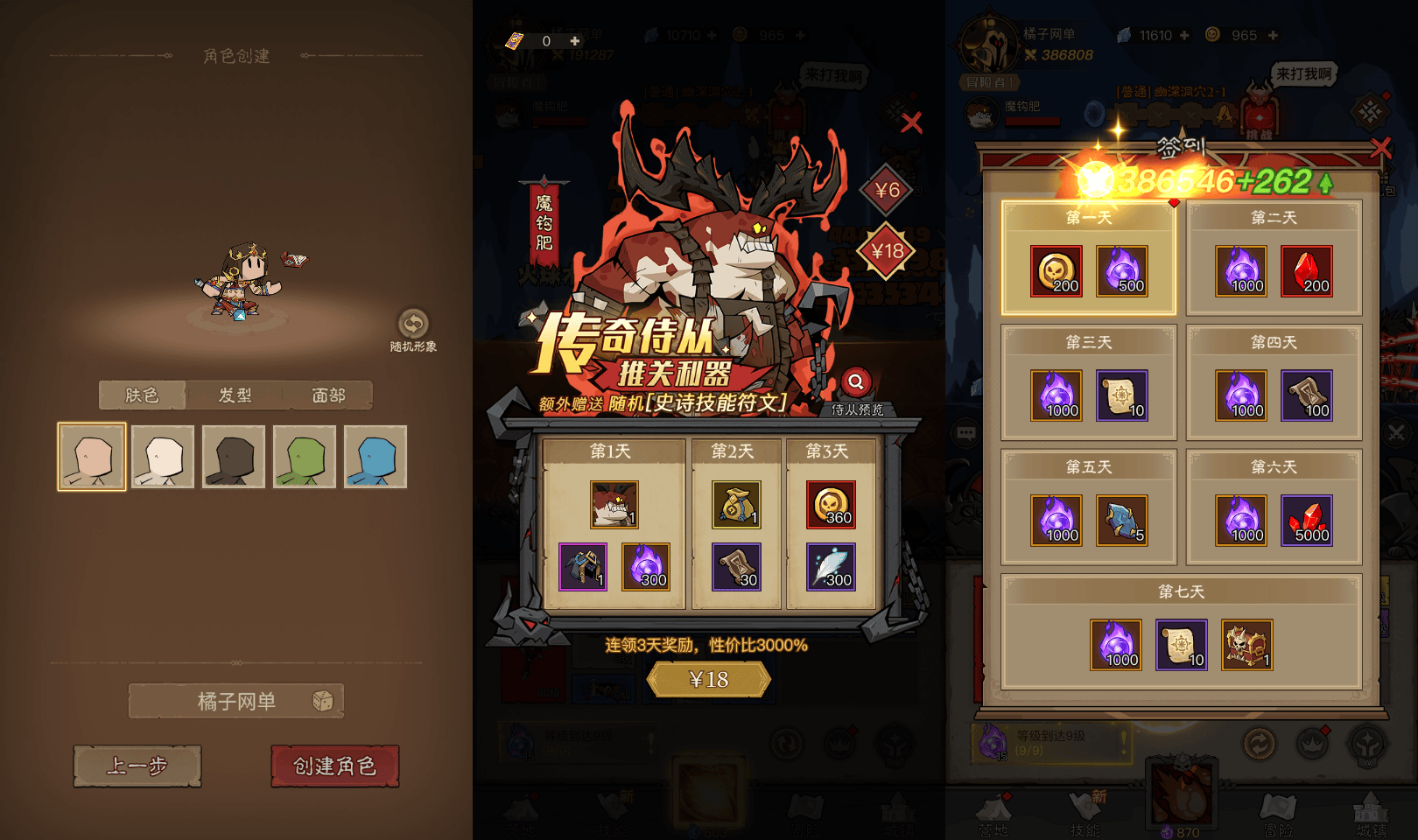Screen dimensions: 1418x840
Task: Select the lightest skin color swatch
Action: [x=162, y=456]
